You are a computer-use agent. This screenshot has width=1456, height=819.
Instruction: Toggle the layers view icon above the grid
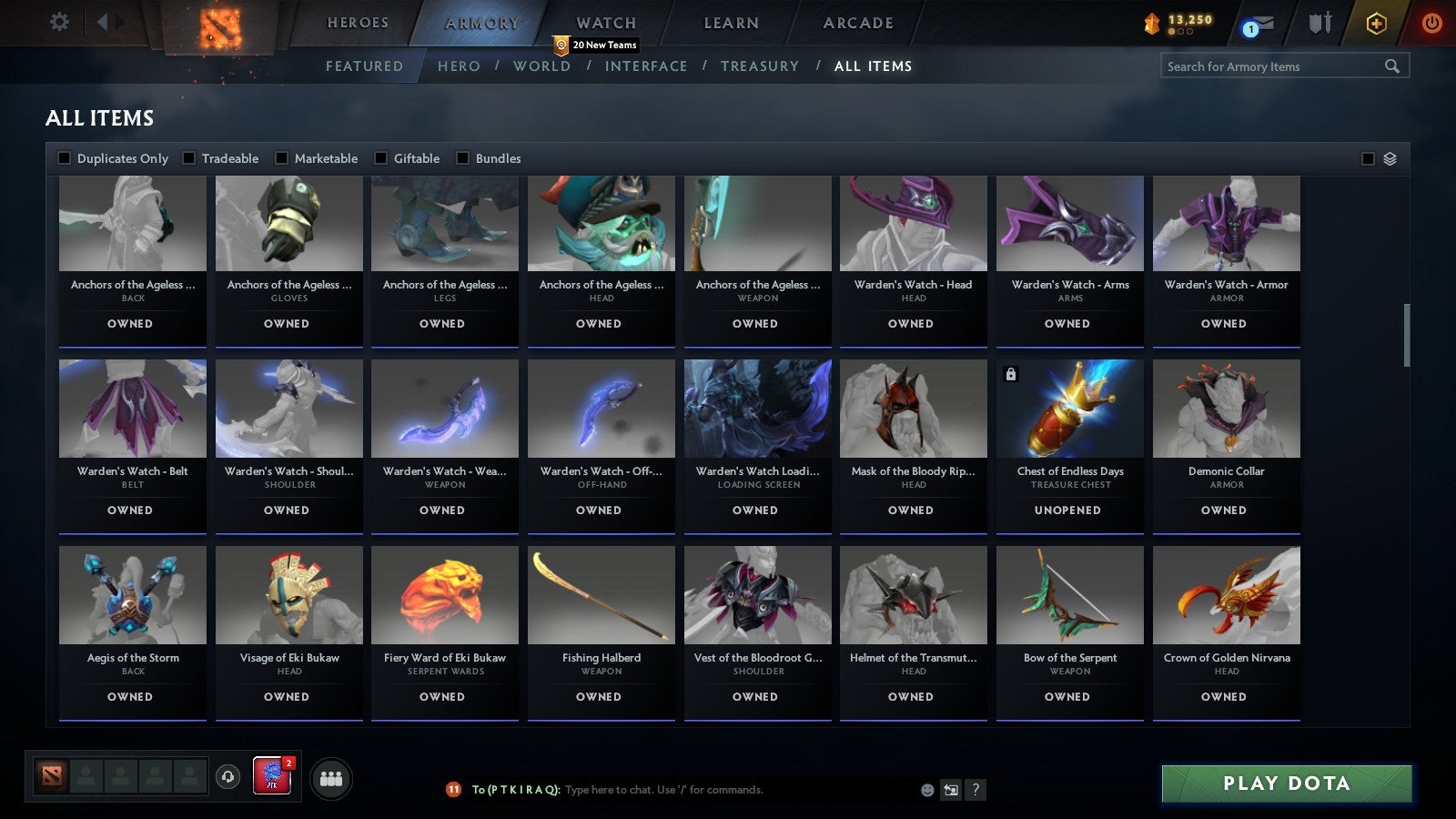pyautogui.click(x=1388, y=157)
